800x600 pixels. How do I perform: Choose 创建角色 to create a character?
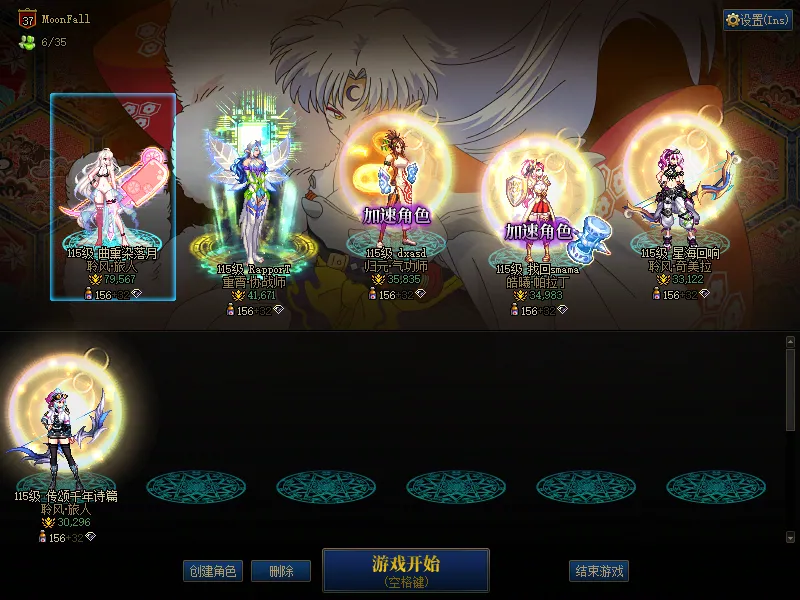tap(213, 571)
